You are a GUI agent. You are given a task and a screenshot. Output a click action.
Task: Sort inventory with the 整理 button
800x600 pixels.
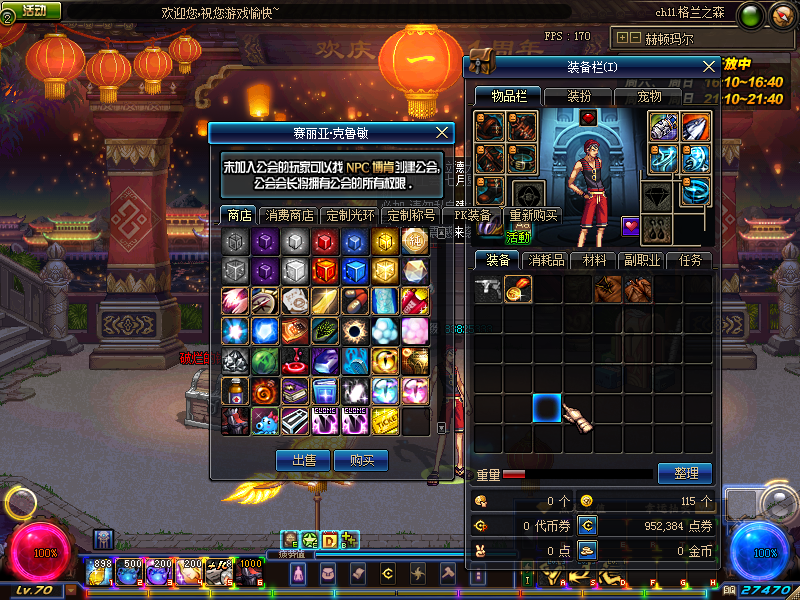point(685,473)
